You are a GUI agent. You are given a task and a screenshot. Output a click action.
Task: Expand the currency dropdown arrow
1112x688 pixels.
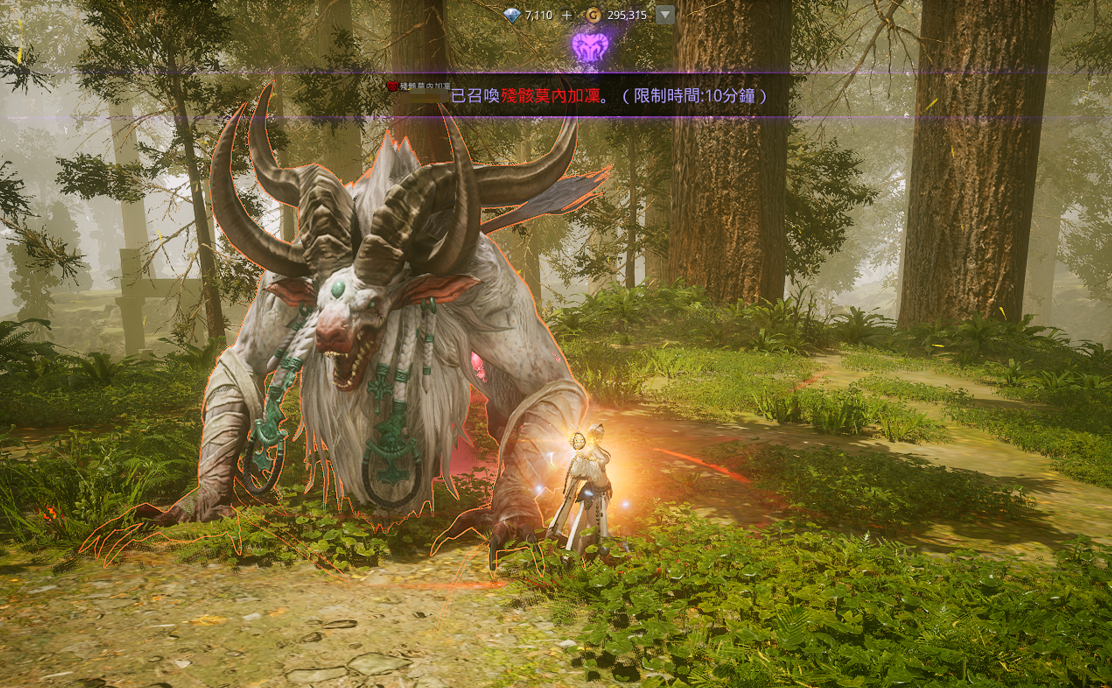pyautogui.click(x=665, y=15)
